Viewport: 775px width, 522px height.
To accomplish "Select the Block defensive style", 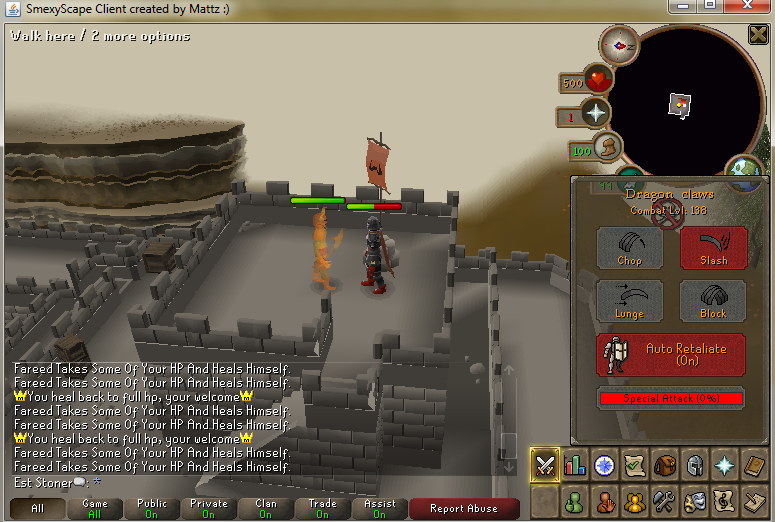I will tap(714, 301).
